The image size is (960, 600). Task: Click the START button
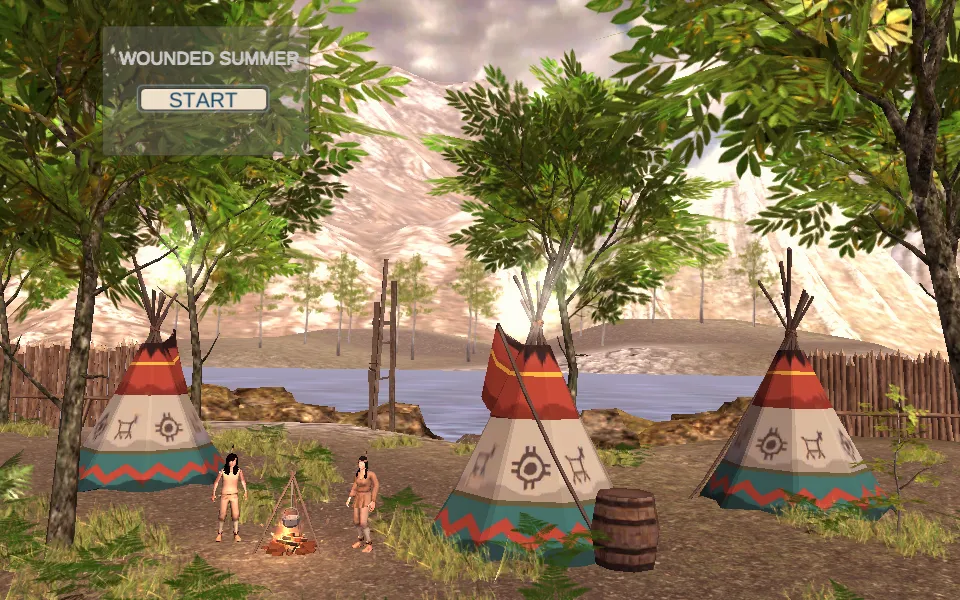click(203, 100)
